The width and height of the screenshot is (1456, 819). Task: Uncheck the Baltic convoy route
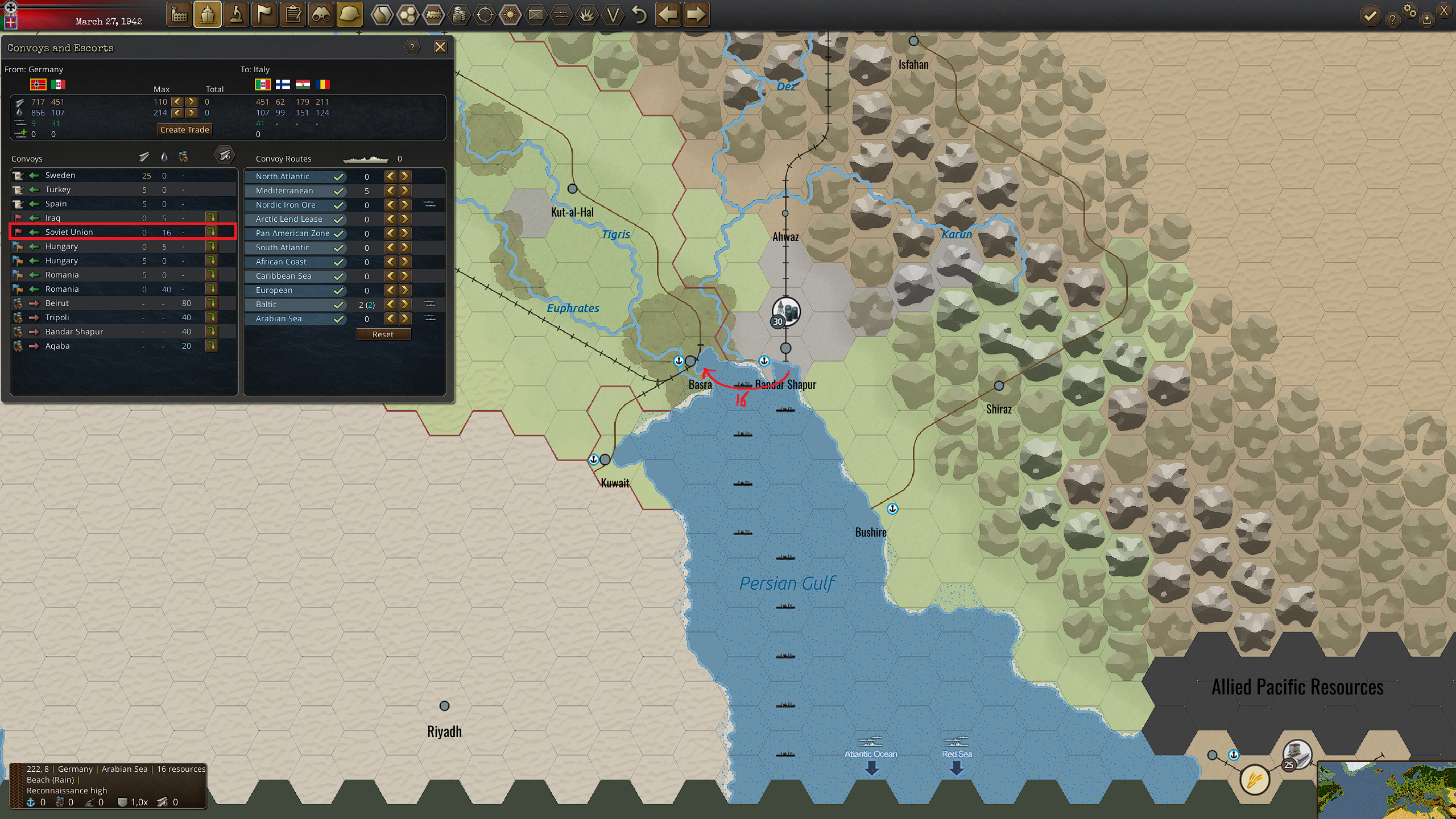point(339,304)
